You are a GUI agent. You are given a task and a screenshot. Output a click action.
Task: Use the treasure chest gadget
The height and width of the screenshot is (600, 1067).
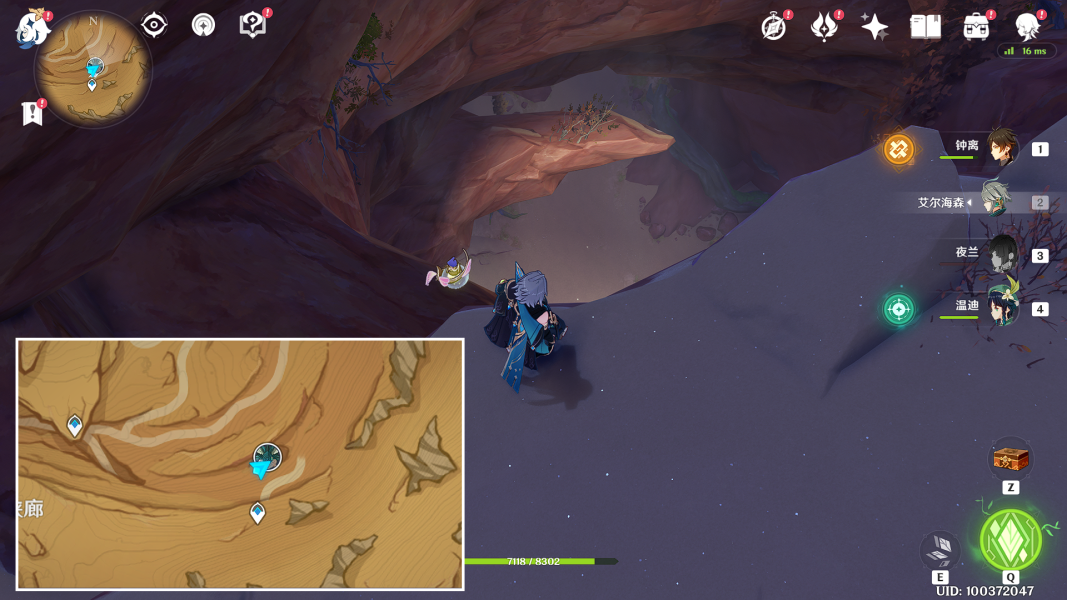click(x=1010, y=460)
